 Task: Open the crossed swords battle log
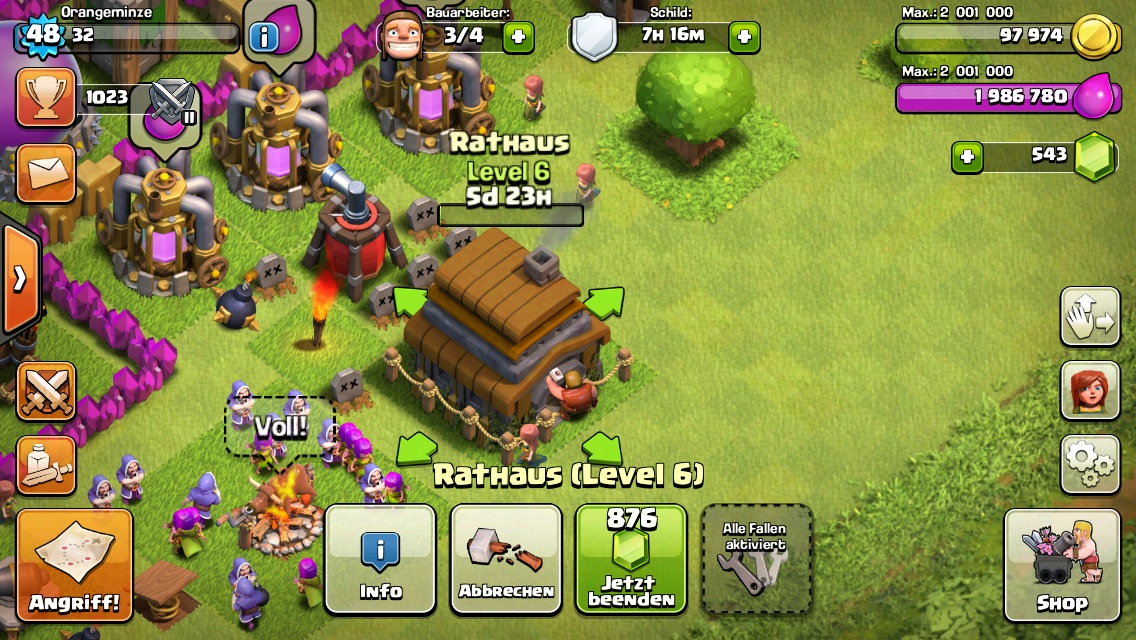[x=46, y=391]
